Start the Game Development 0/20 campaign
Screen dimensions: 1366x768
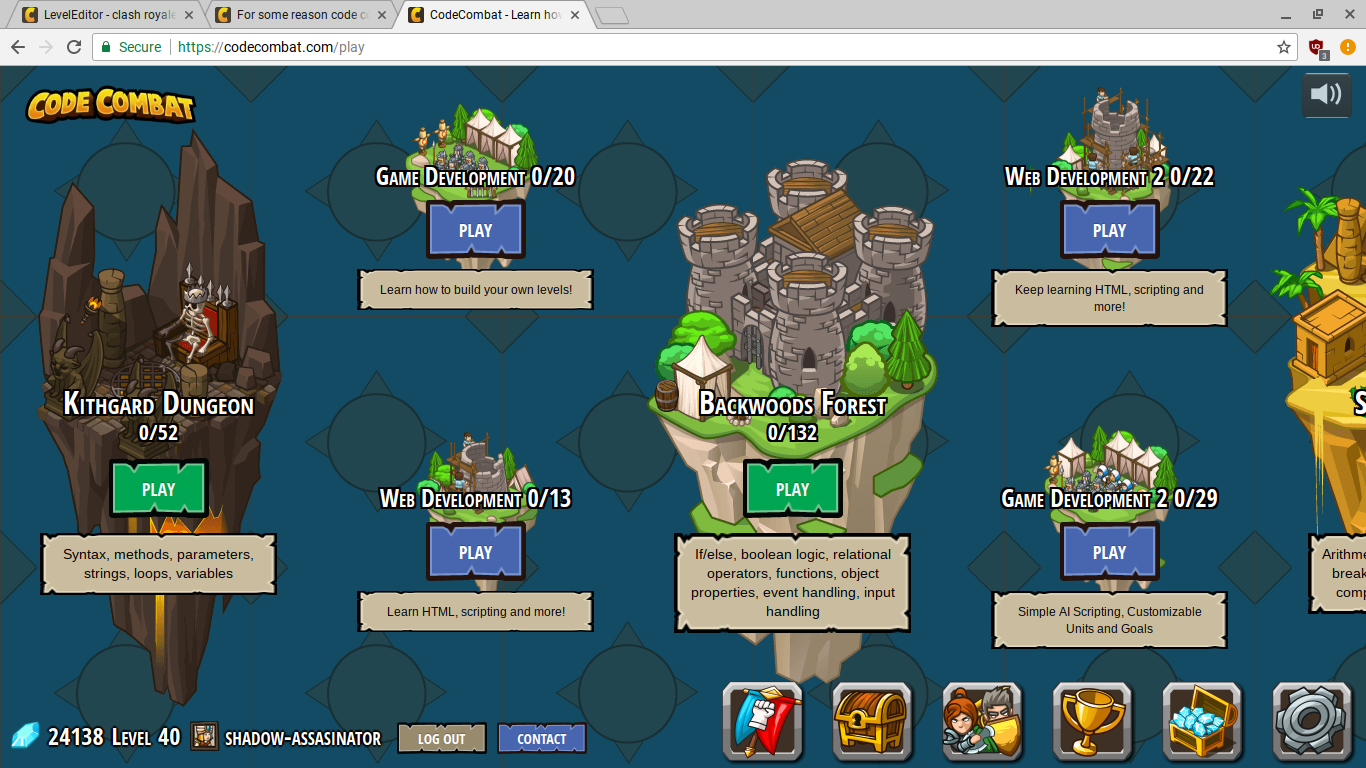point(475,230)
